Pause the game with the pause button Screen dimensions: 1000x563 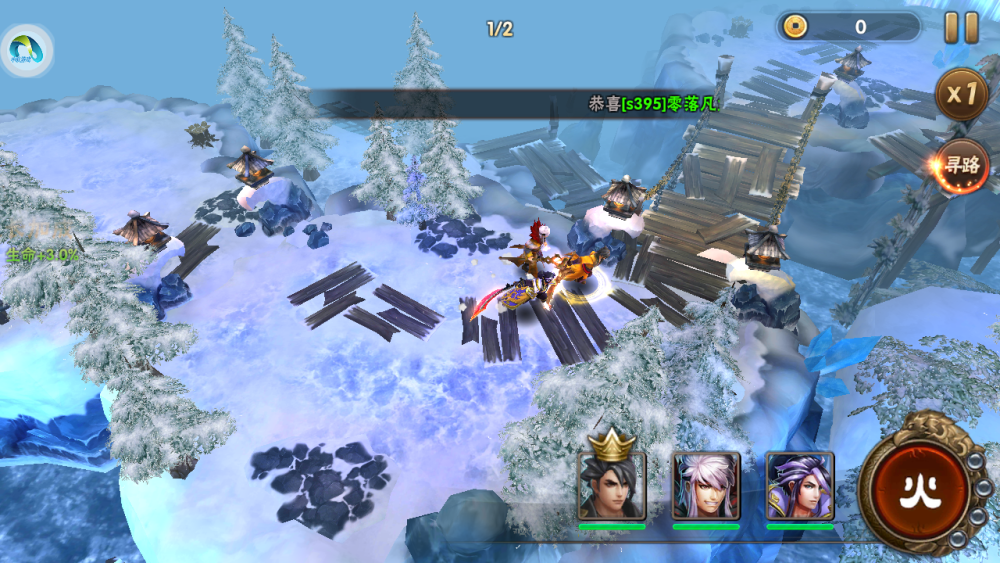tap(962, 27)
